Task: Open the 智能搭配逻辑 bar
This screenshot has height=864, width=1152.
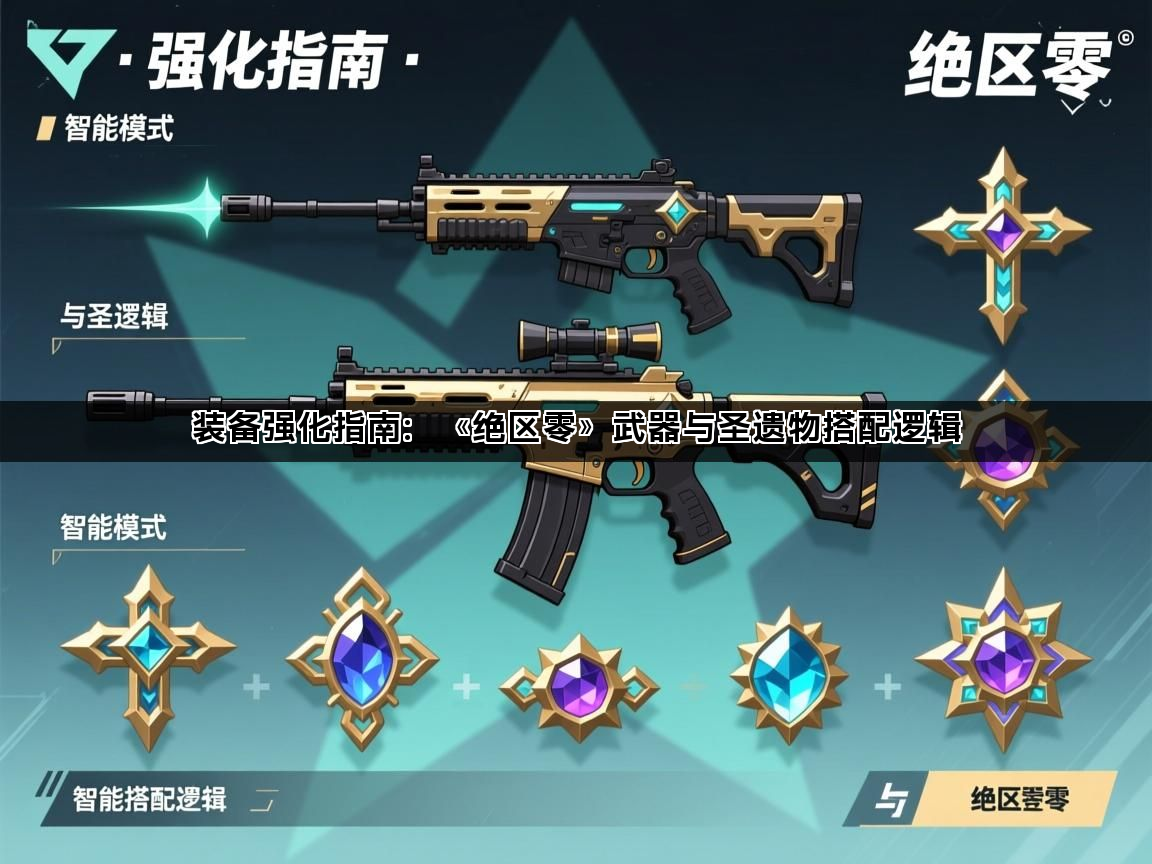Action: pos(150,798)
